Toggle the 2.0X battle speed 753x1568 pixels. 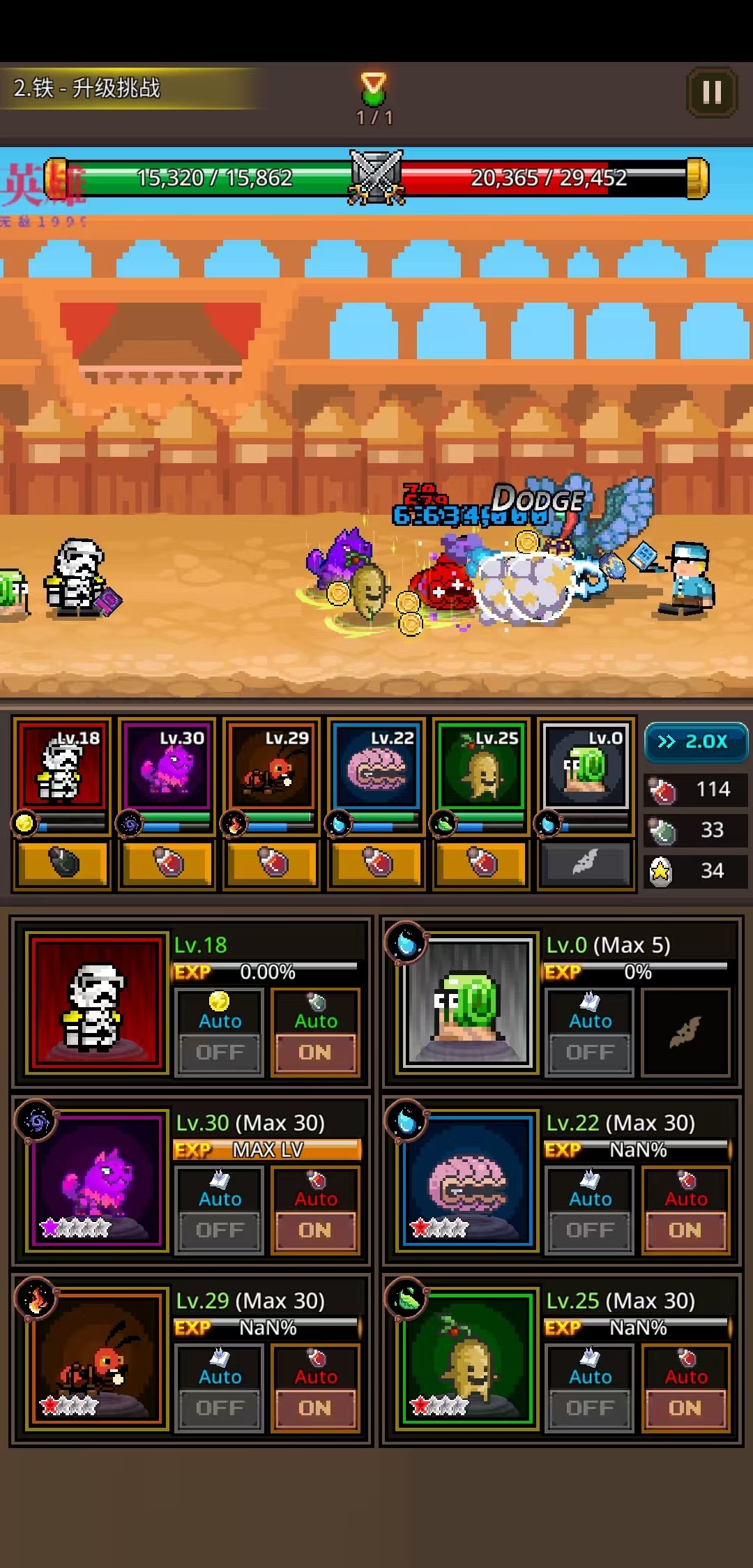(x=695, y=741)
